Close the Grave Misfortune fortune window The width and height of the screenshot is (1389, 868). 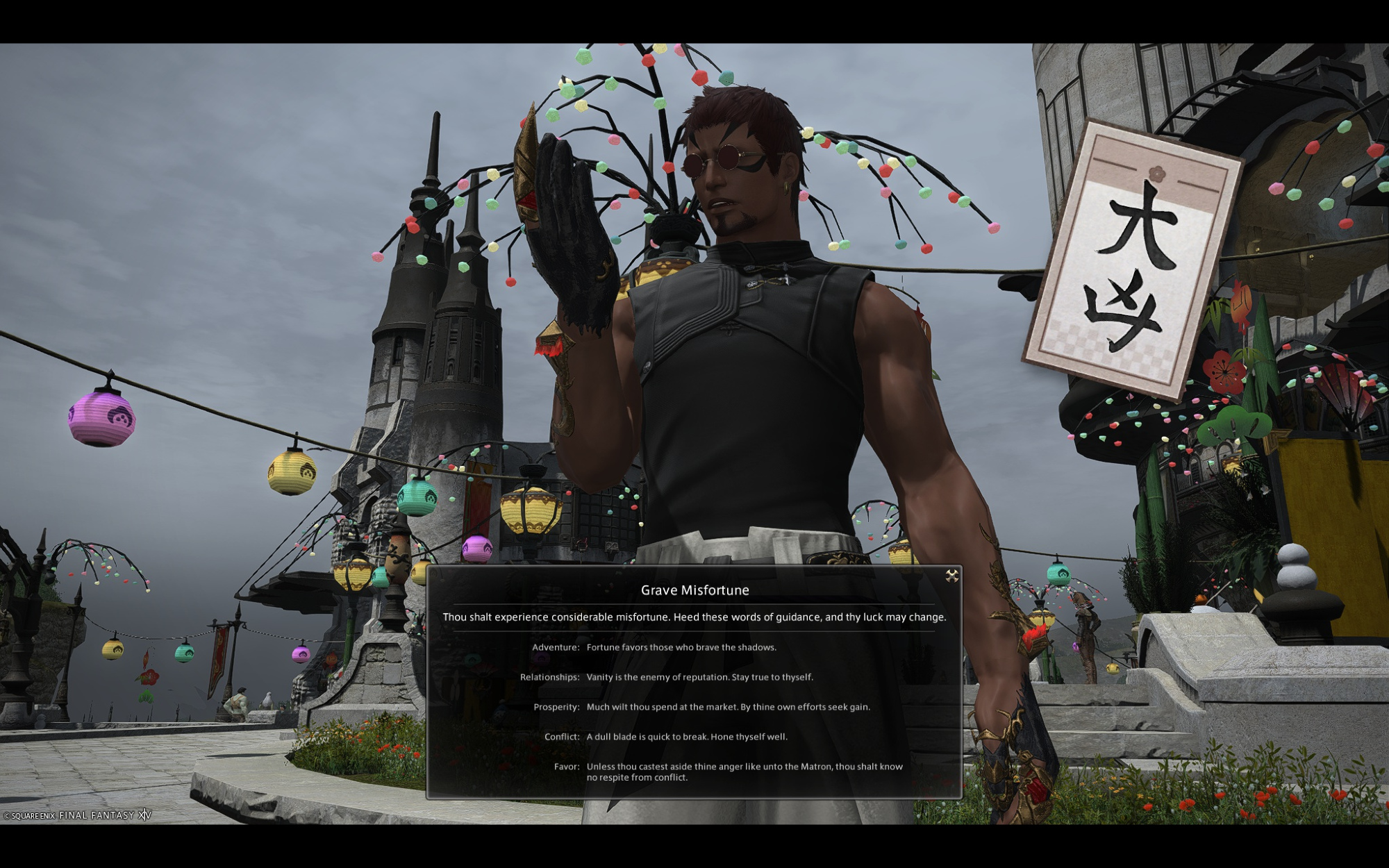951,576
